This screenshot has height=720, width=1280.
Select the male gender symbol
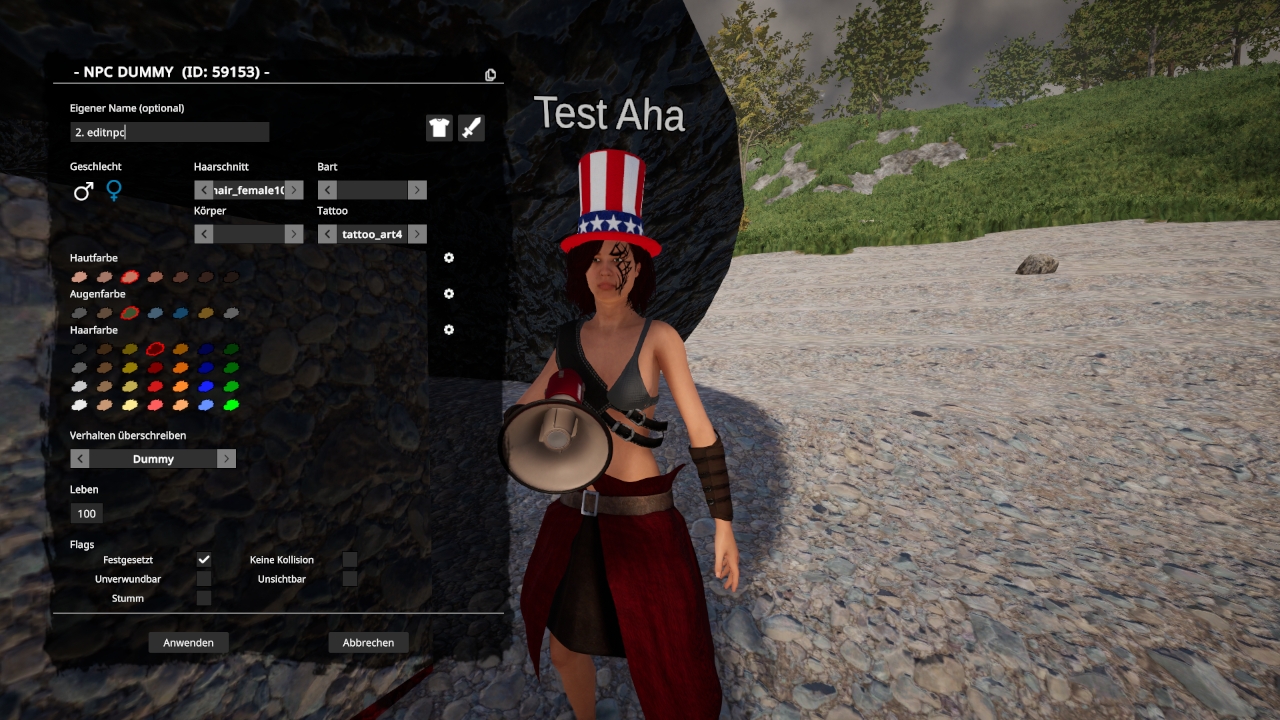83,191
